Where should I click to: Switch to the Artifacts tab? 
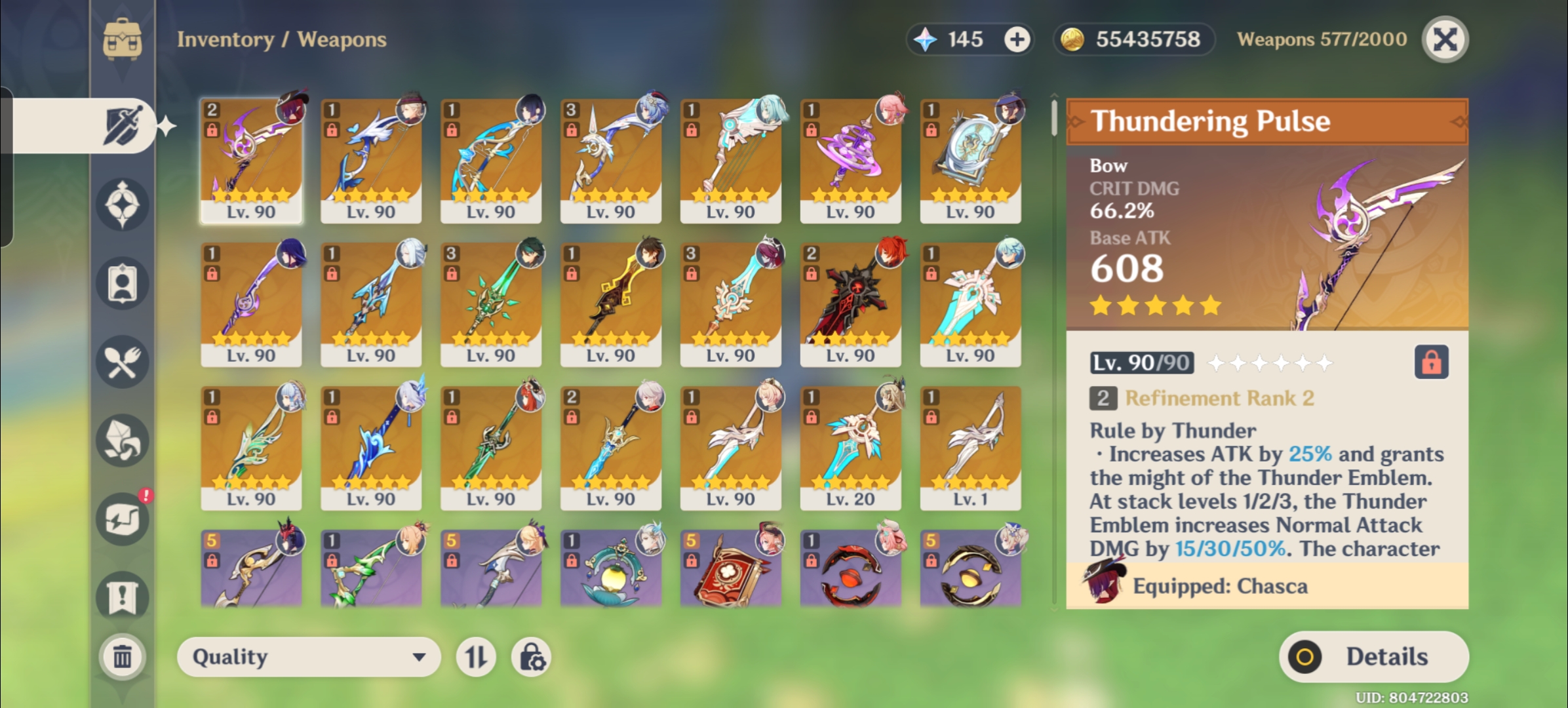click(x=123, y=205)
